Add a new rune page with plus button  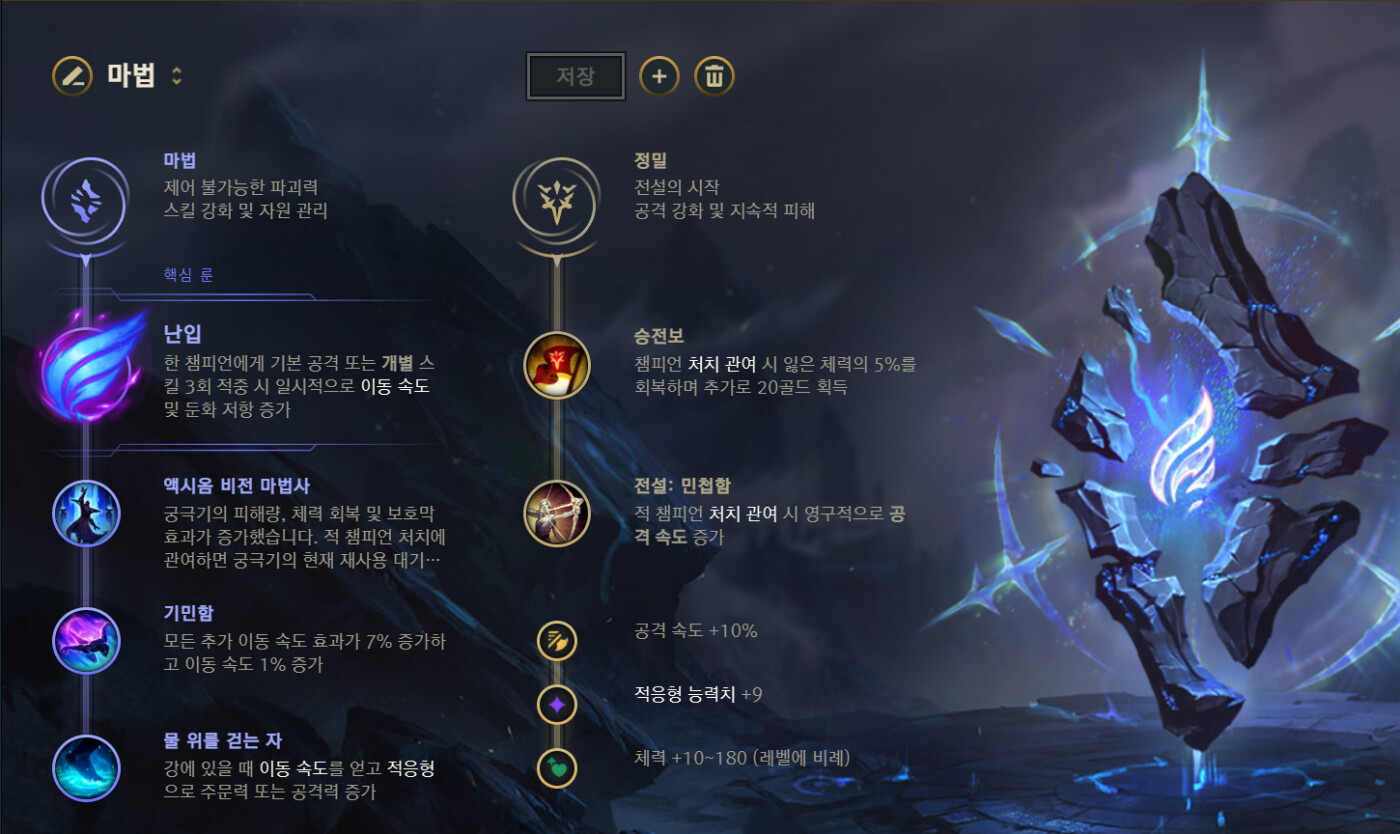click(x=659, y=76)
